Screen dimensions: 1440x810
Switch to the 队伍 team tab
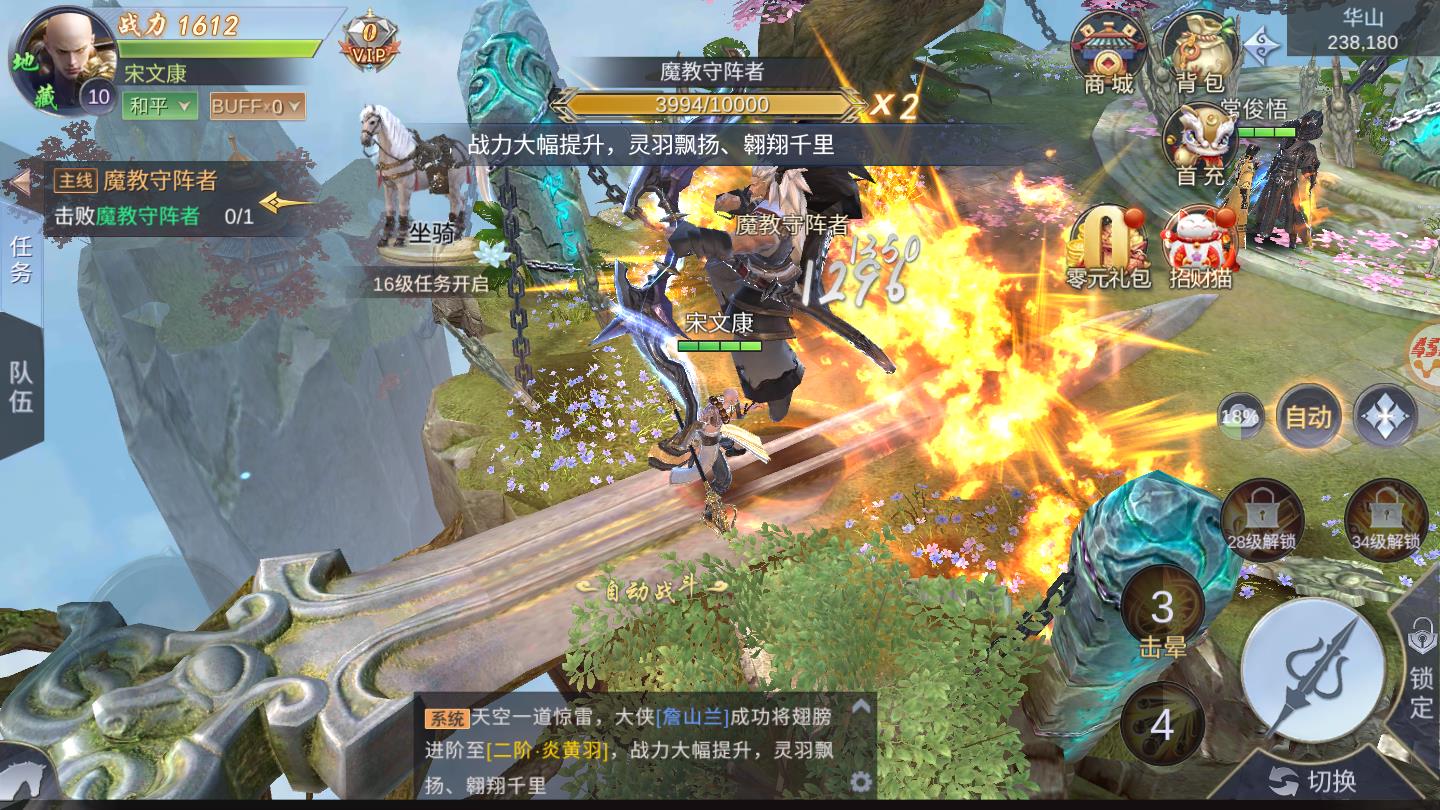(22, 385)
